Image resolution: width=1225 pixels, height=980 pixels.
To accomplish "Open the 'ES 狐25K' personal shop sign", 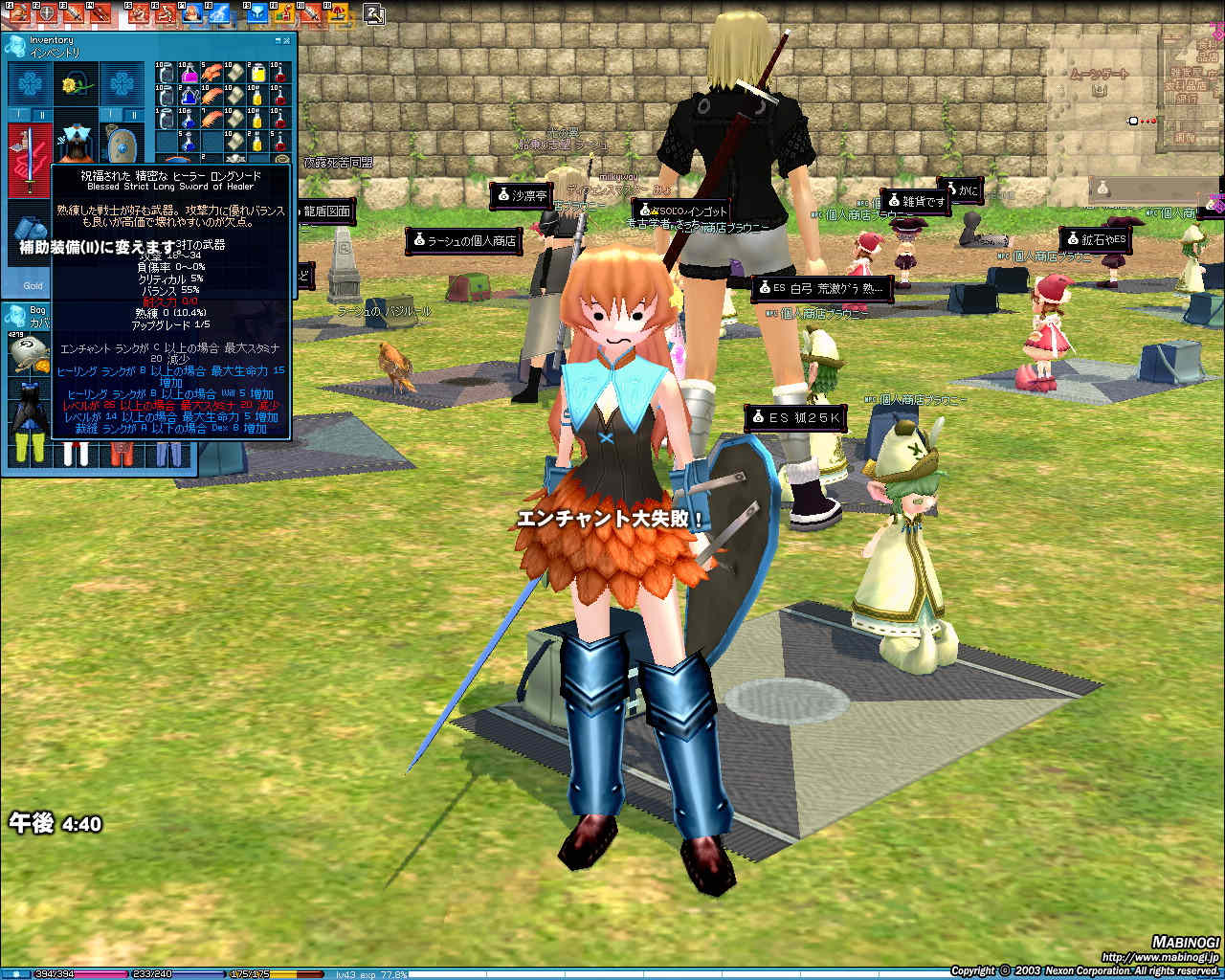I will (796, 418).
